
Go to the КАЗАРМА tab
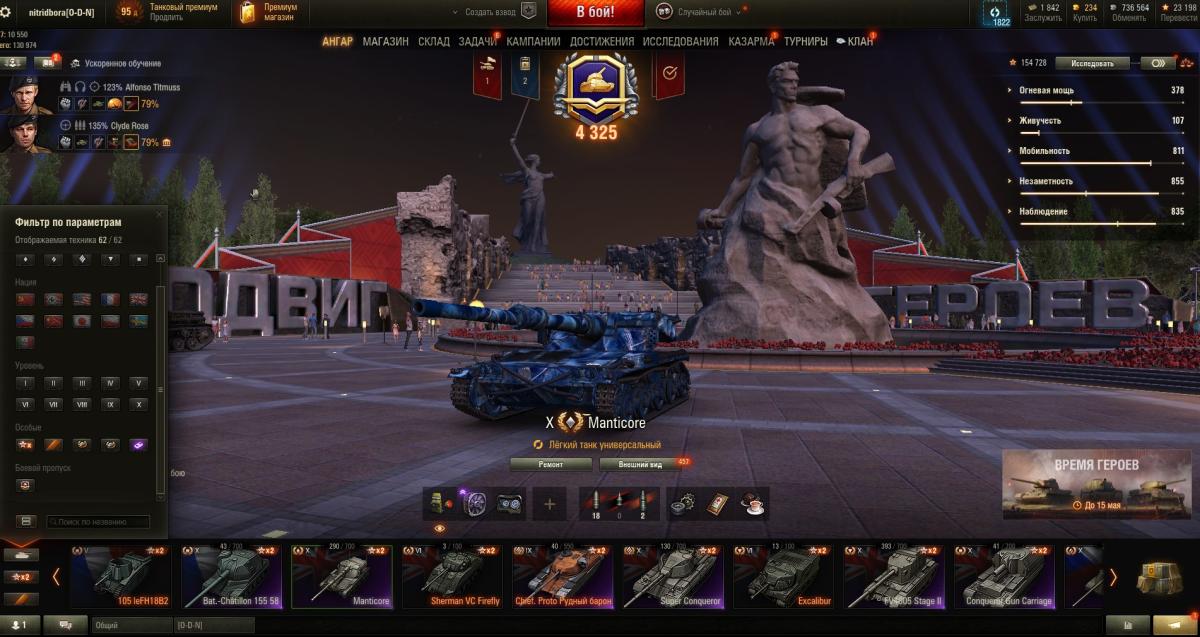750,41
